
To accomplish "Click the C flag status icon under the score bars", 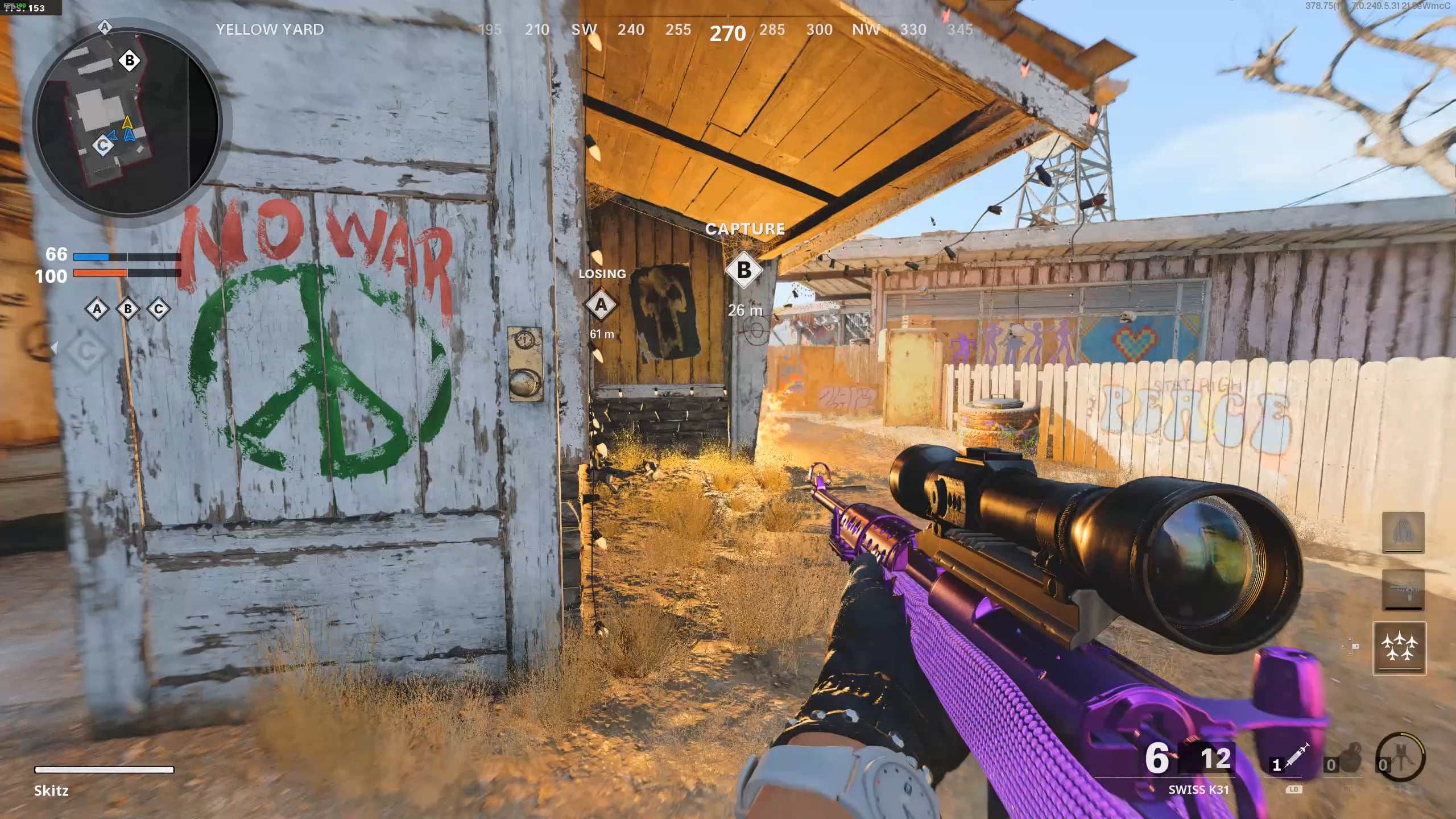I will pos(159,309).
